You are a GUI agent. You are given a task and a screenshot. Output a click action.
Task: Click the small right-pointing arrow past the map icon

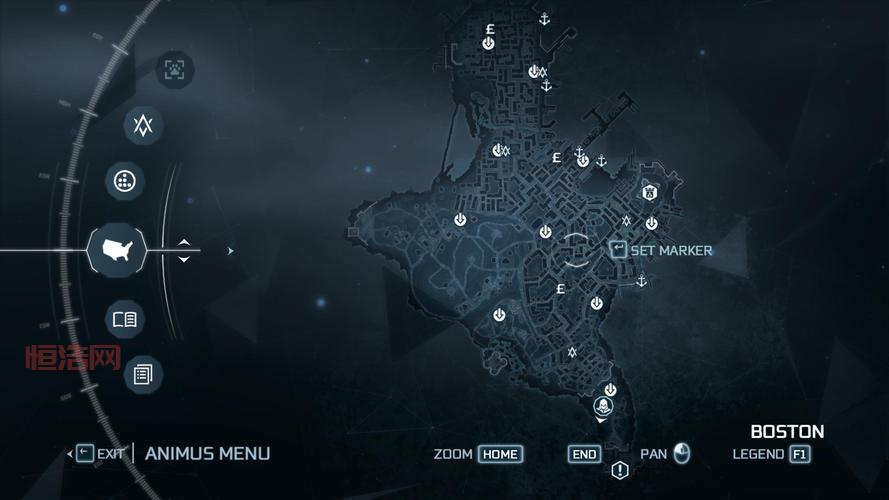[x=230, y=251]
